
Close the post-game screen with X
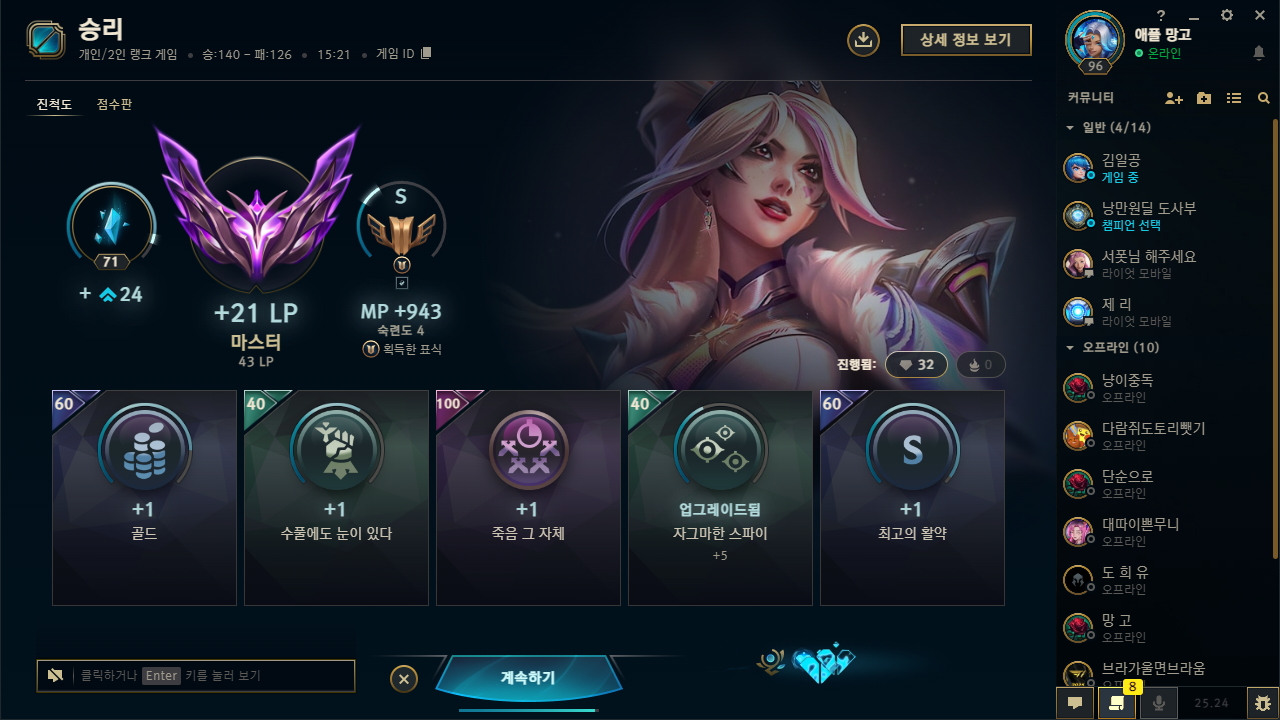(403, 679)
